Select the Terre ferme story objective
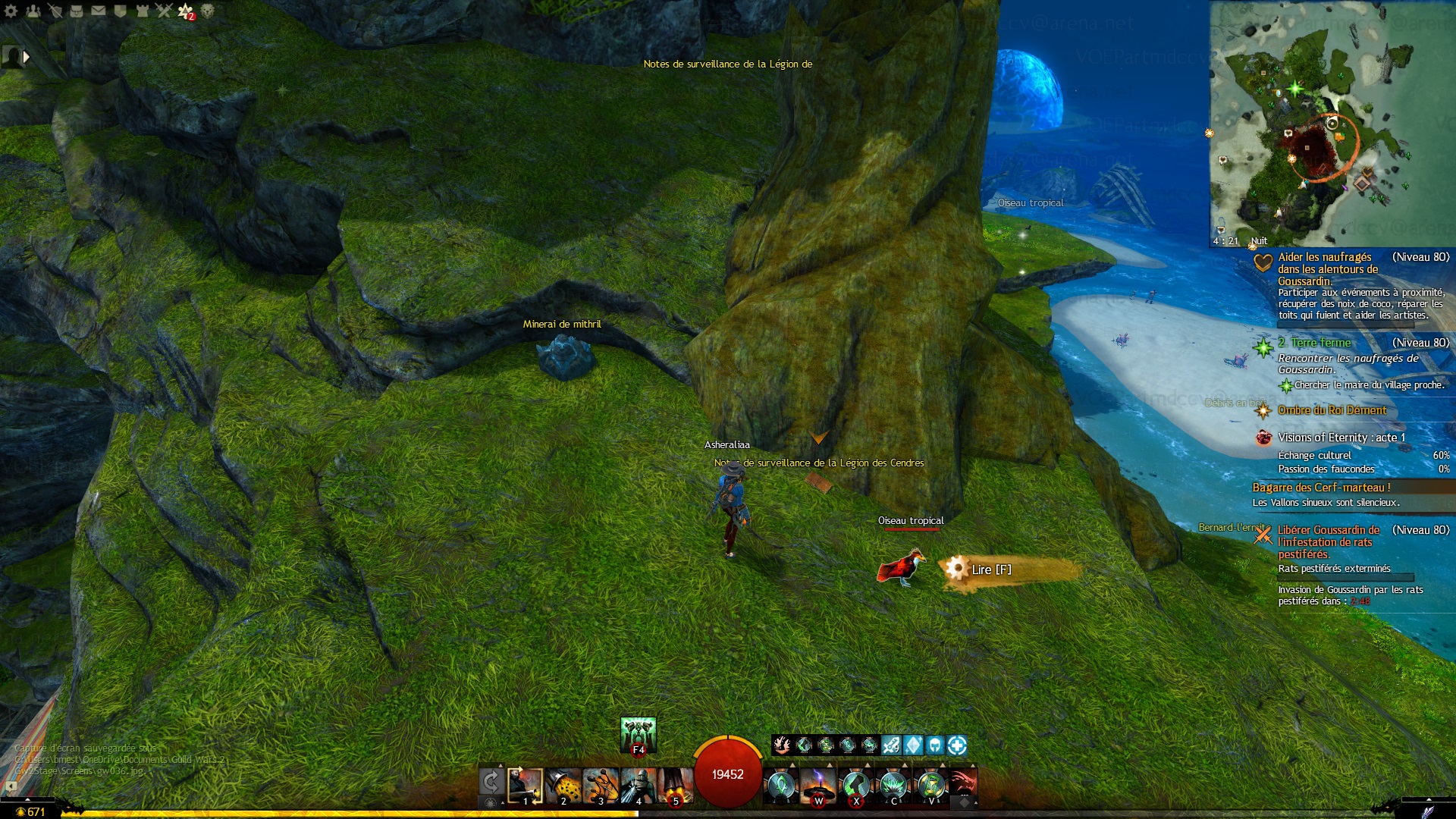The width and height of the screenshot is (1456, 819). [x=1320, y=343]
